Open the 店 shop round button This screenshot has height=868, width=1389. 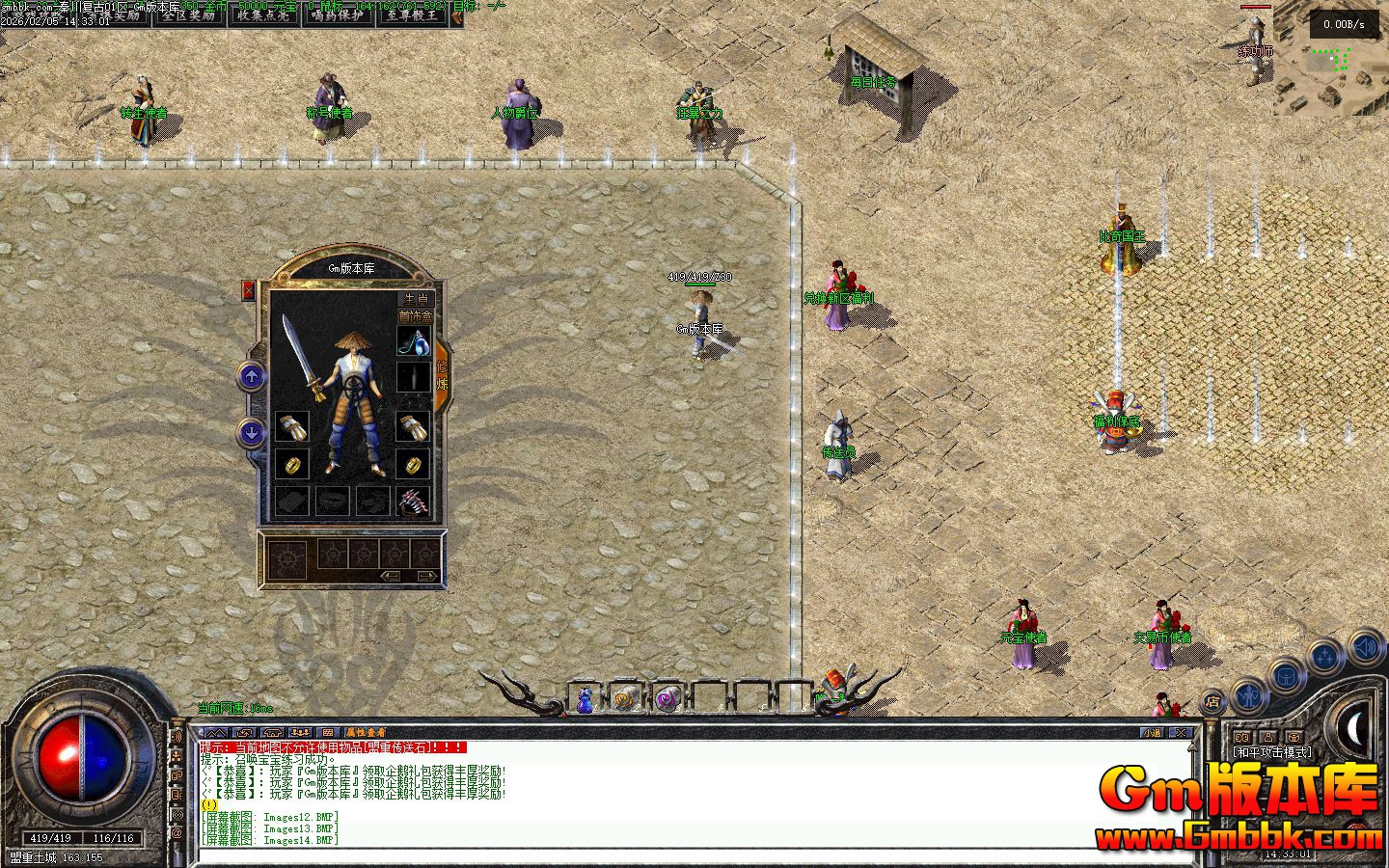tap(1213, 702)
